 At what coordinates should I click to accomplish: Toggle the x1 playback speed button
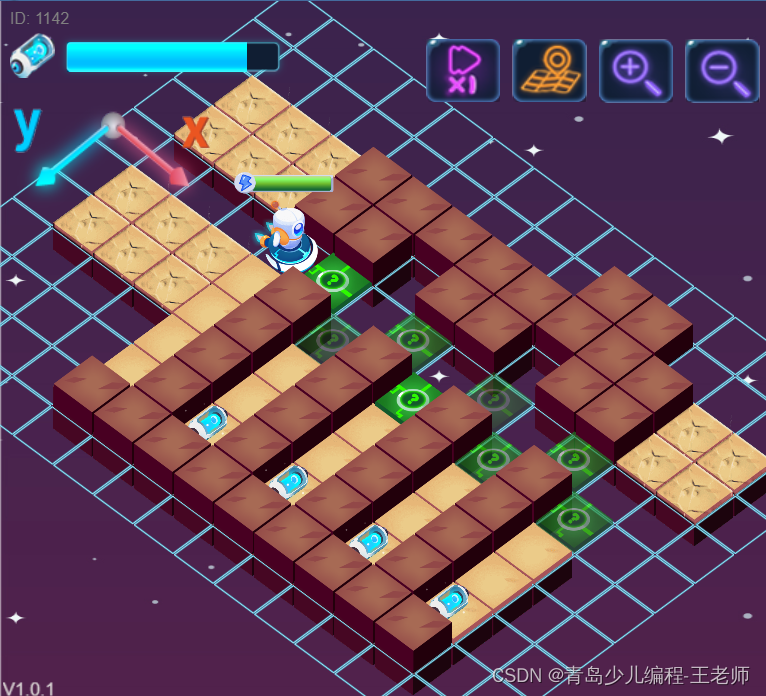tap(463, 71)
